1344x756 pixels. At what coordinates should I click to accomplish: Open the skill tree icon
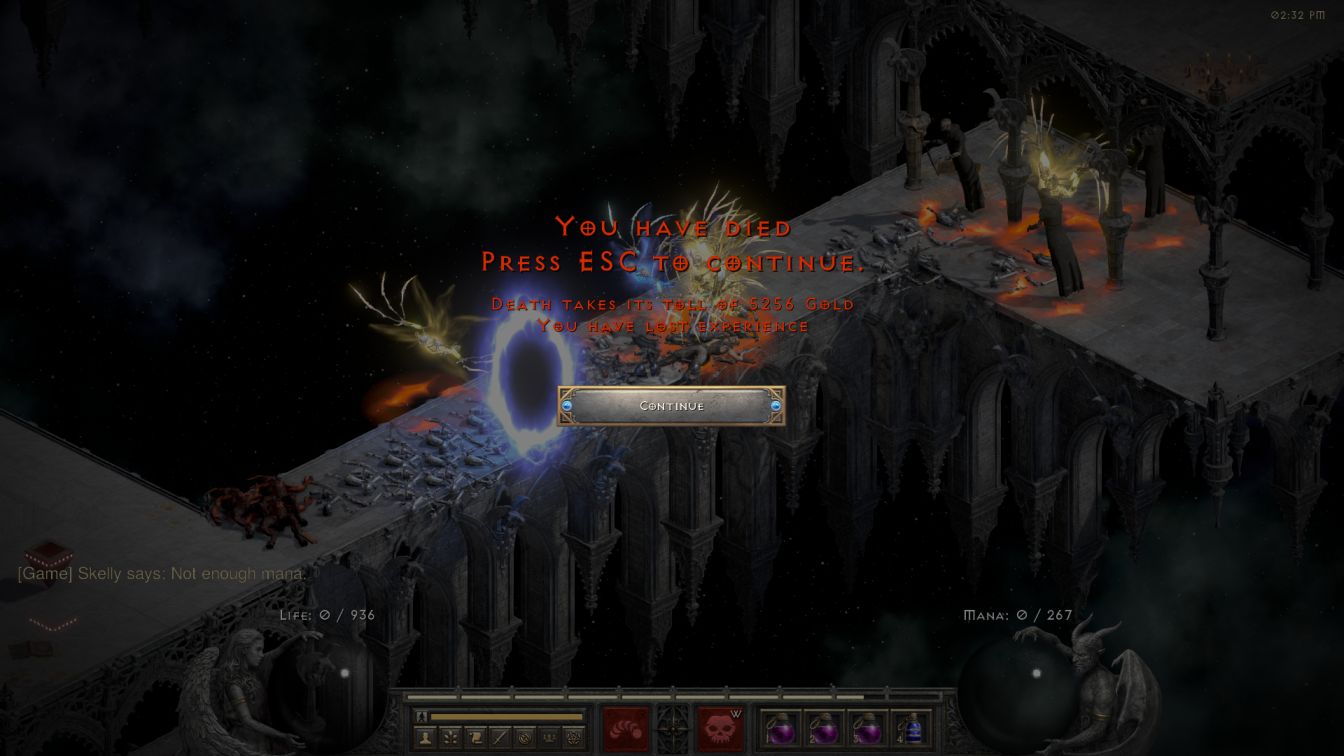tap(450, 738)
